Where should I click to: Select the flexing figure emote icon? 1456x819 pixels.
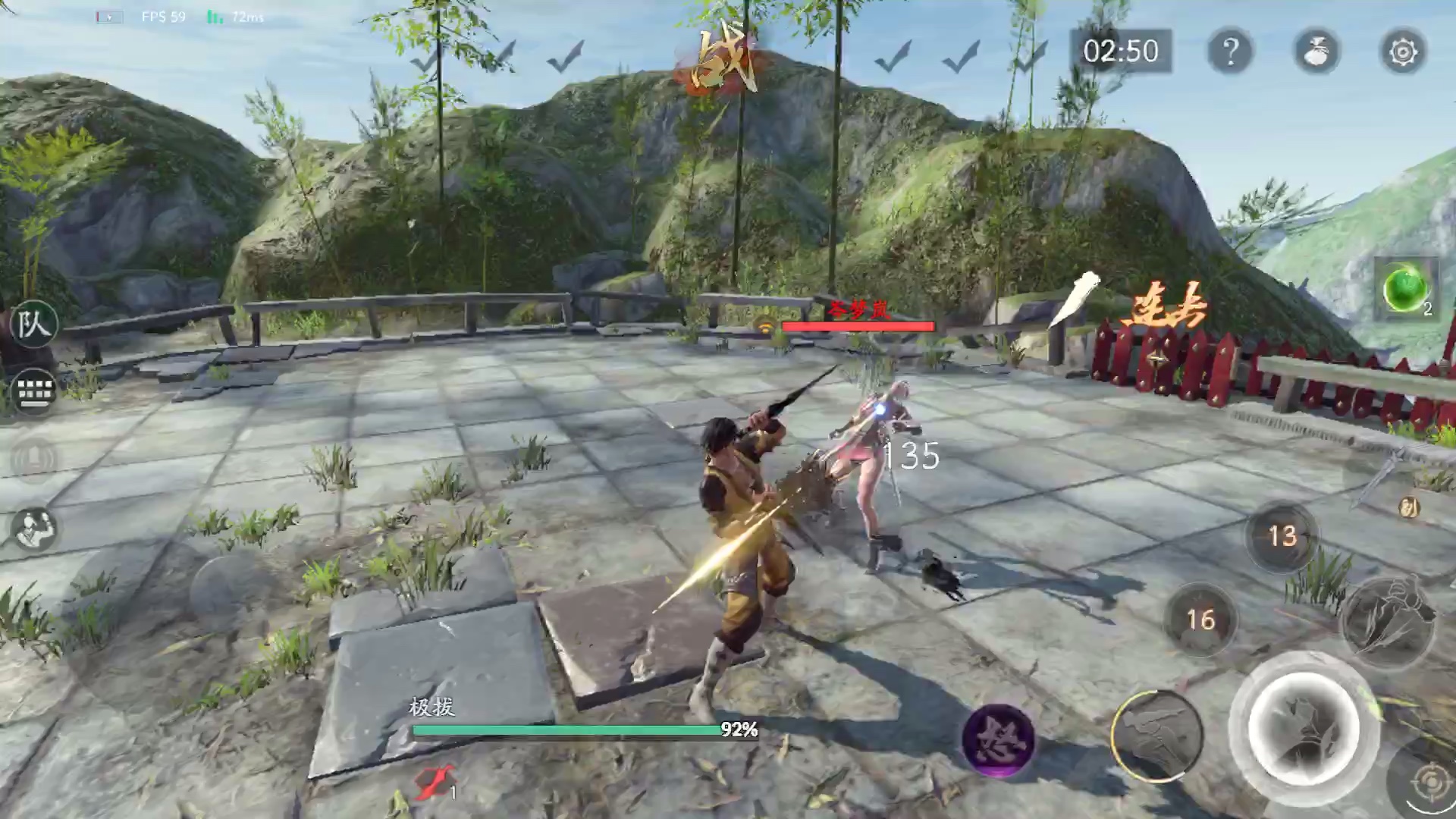[33, 528]
